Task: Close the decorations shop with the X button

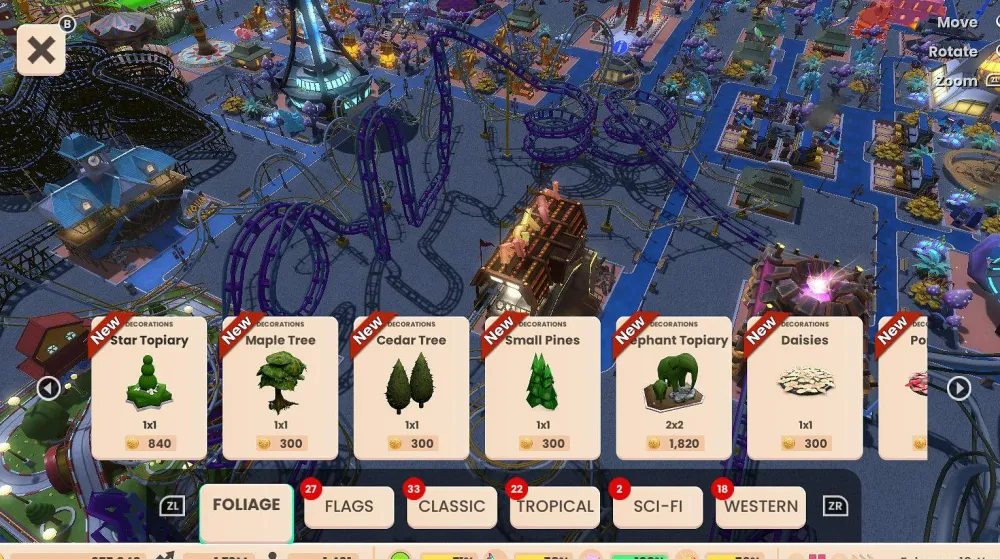Action: [x=41, y=50]
